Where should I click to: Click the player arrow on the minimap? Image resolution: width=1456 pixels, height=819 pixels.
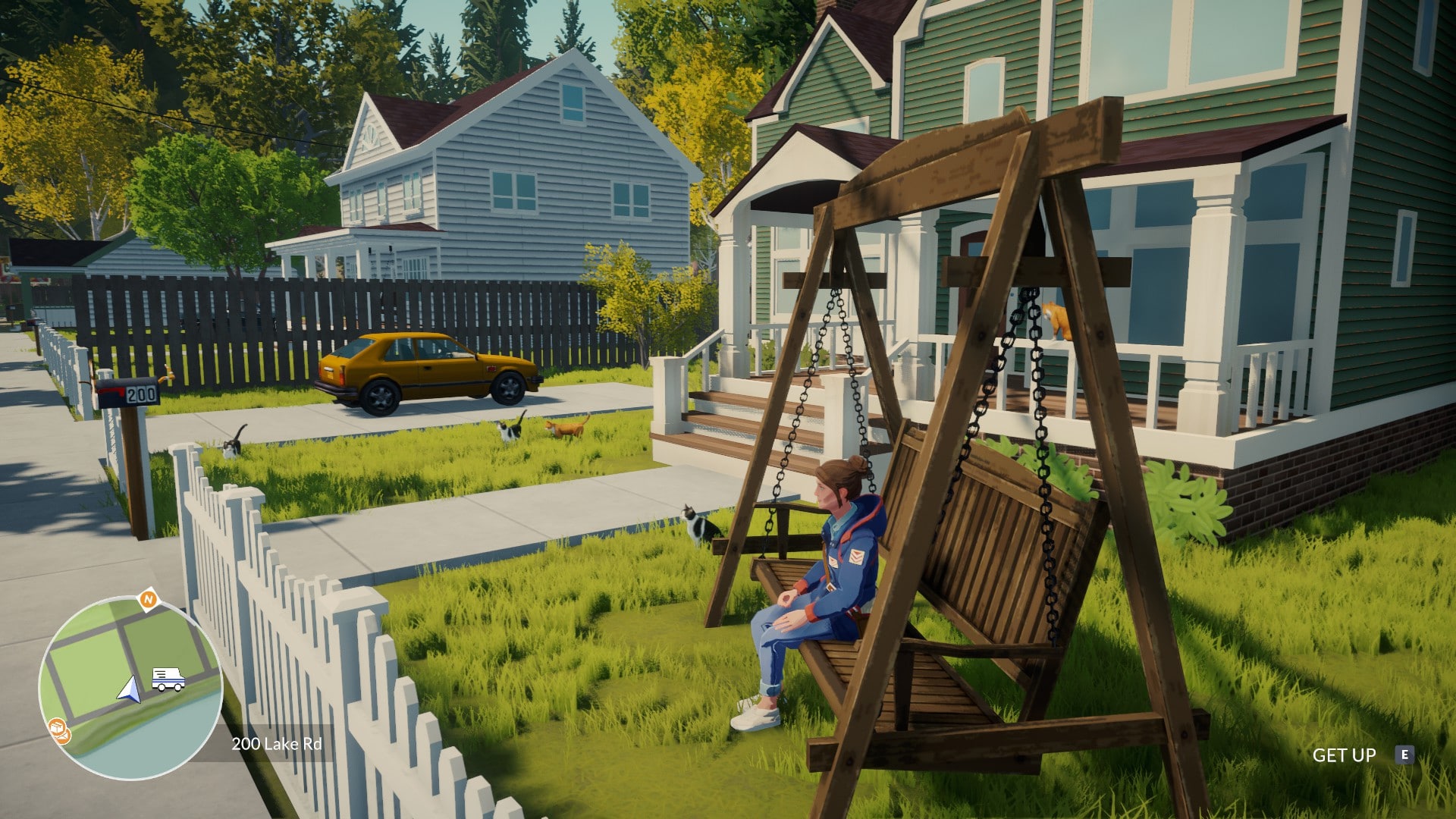(x=130, y=689)
